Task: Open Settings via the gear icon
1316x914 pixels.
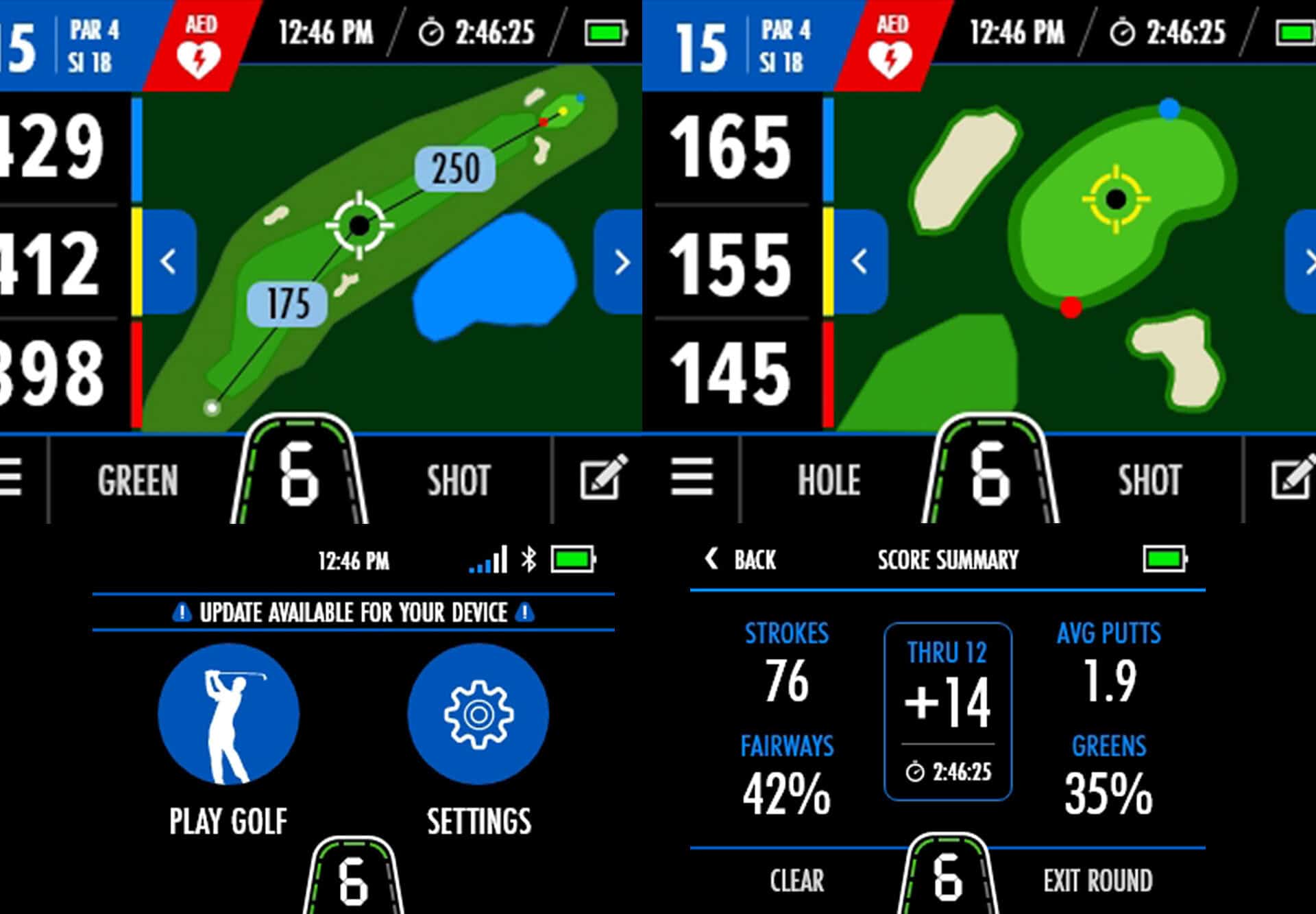Action: click(x=478, y=713)
